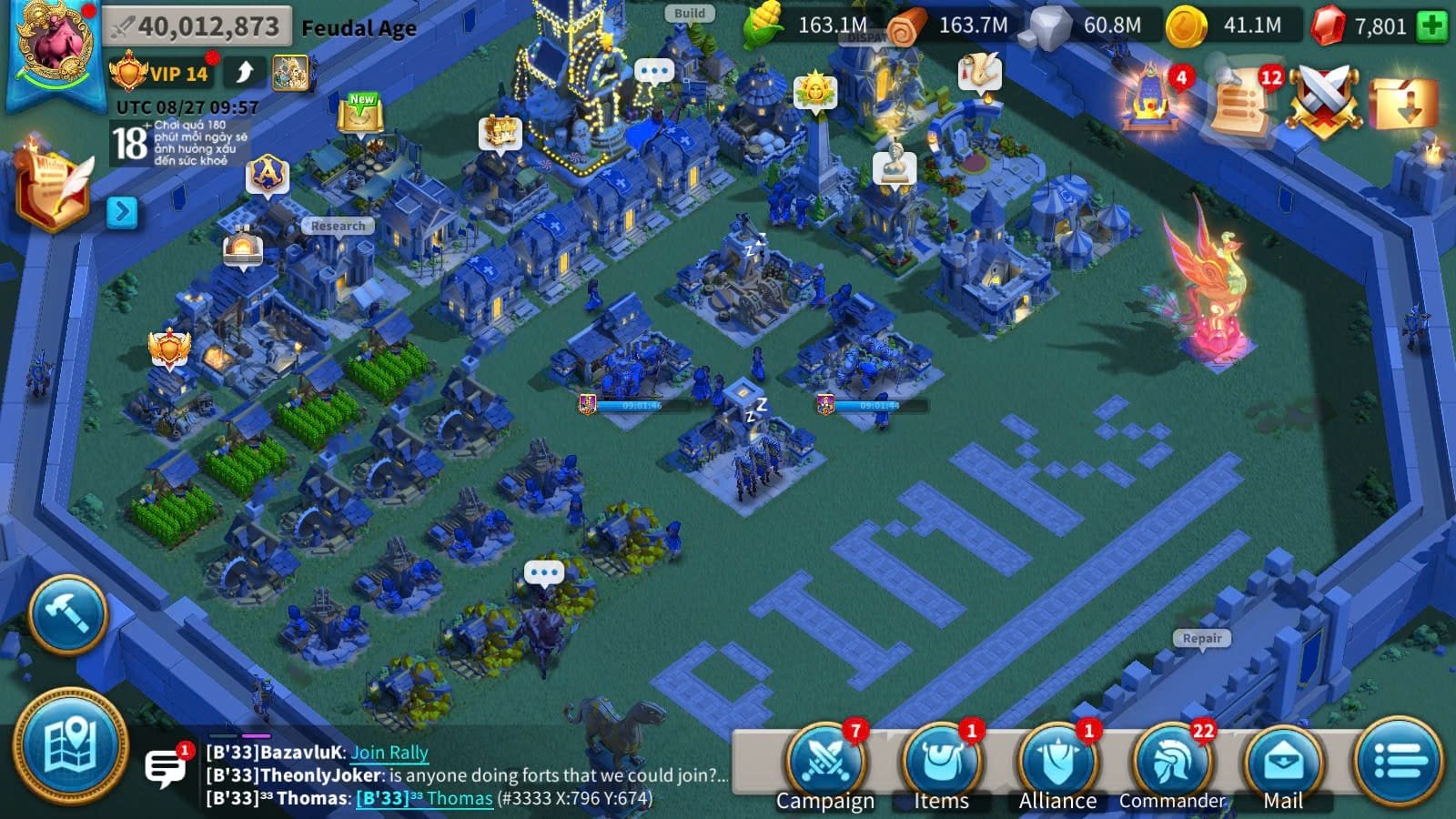Click the Join Rally chat link

[389, 753]
